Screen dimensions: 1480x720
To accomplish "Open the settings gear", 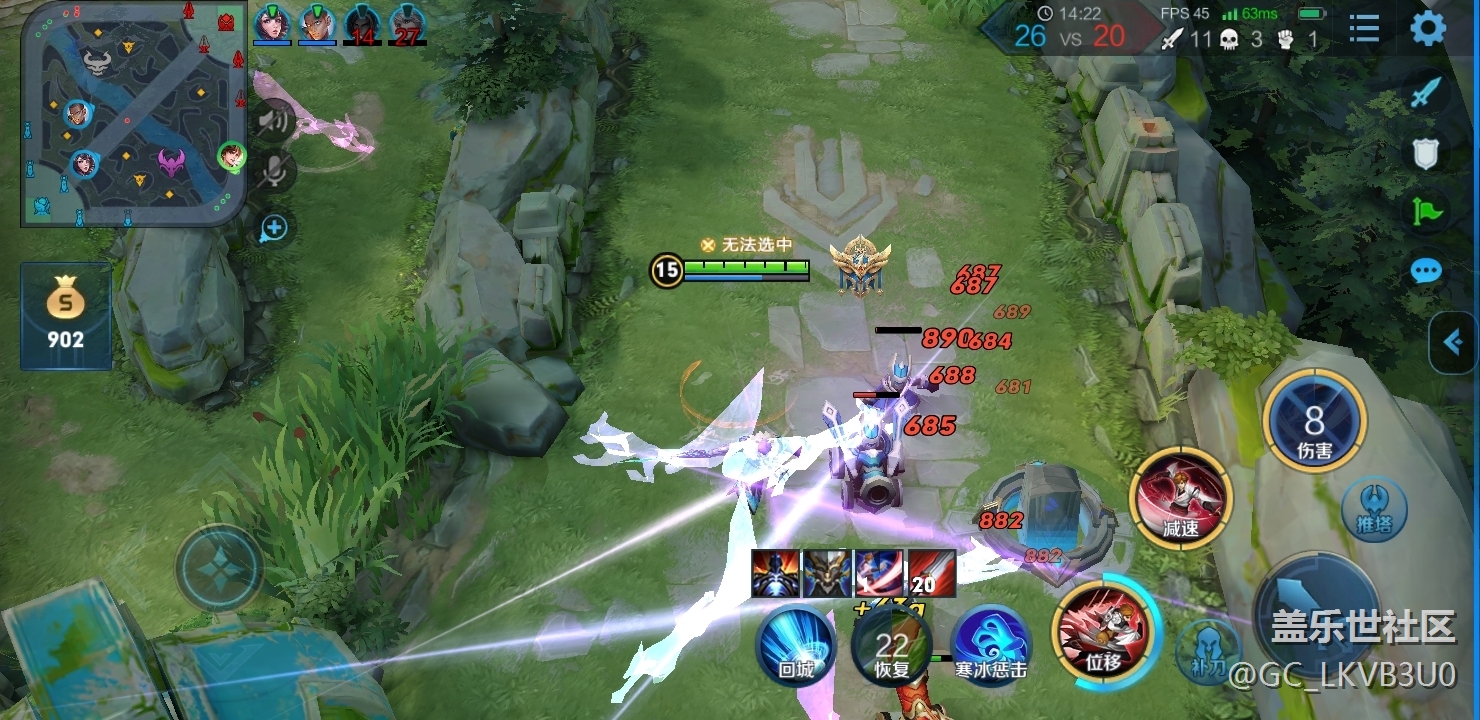I will coord(1427,29).
